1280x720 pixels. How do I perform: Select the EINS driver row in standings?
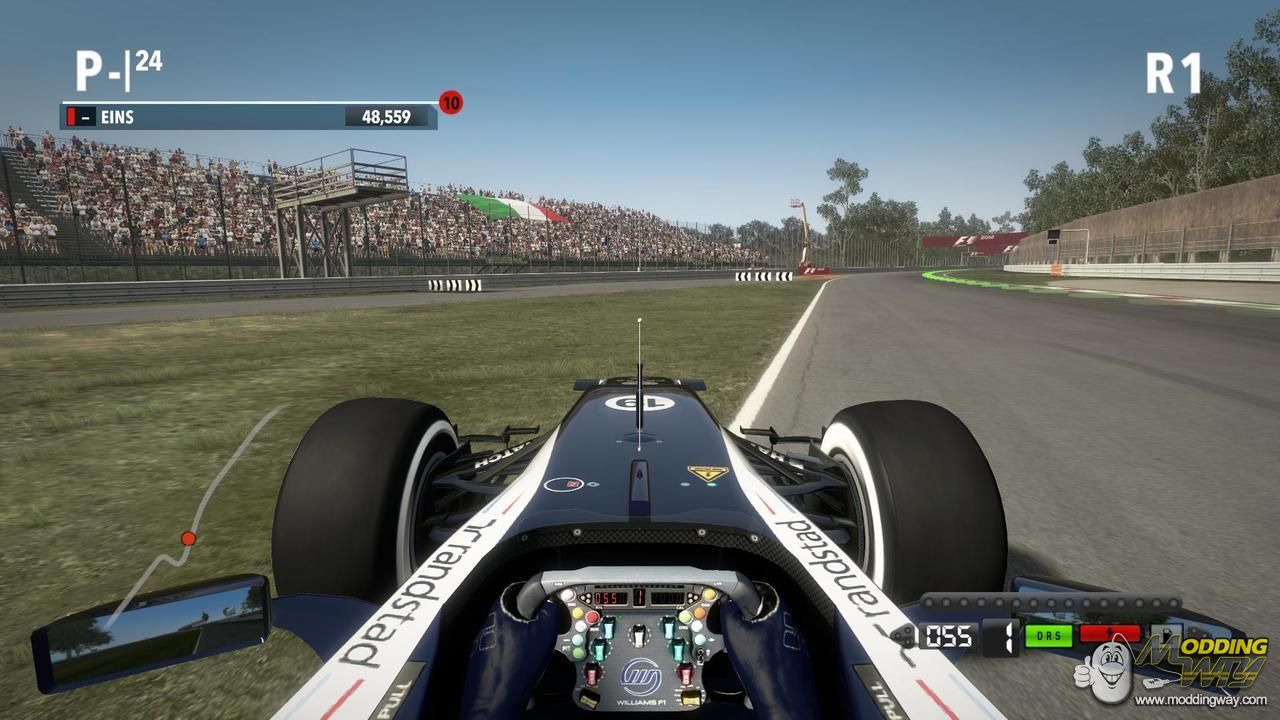pos(250,117)
